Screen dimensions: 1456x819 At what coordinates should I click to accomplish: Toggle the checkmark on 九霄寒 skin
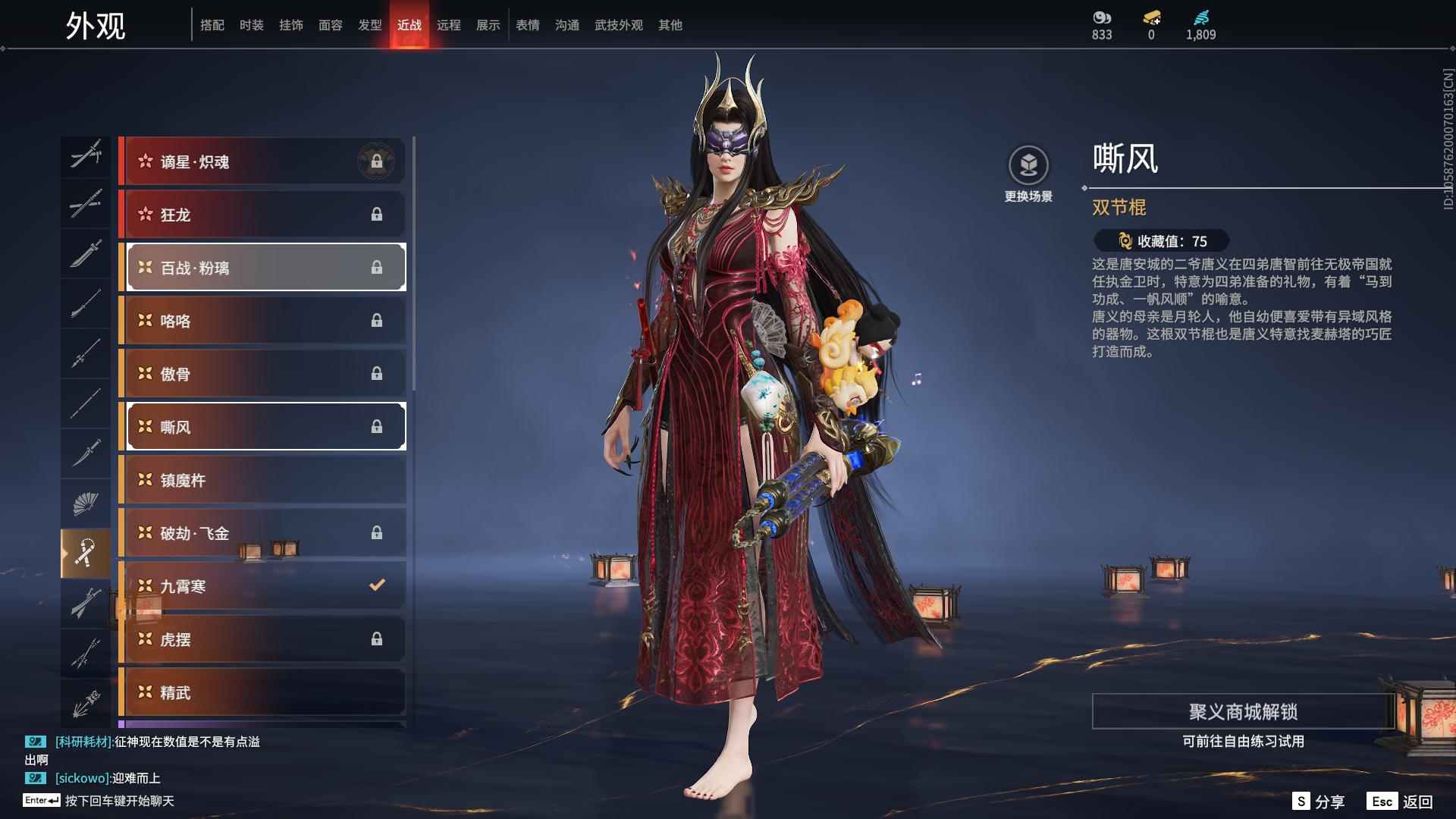click(375, 585)
